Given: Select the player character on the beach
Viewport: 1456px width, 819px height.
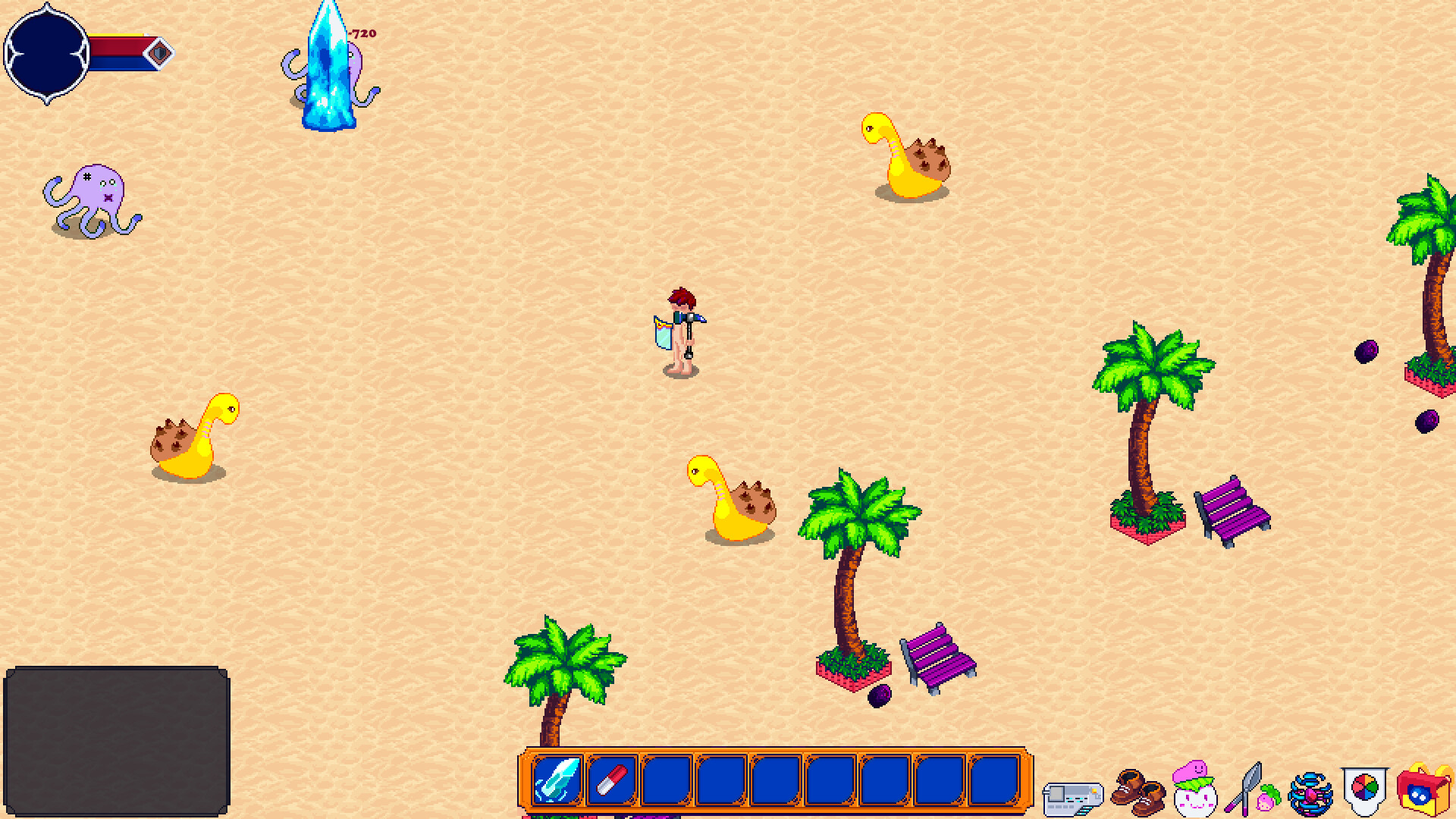Looking at the screenshot, I should click(680, 326).
